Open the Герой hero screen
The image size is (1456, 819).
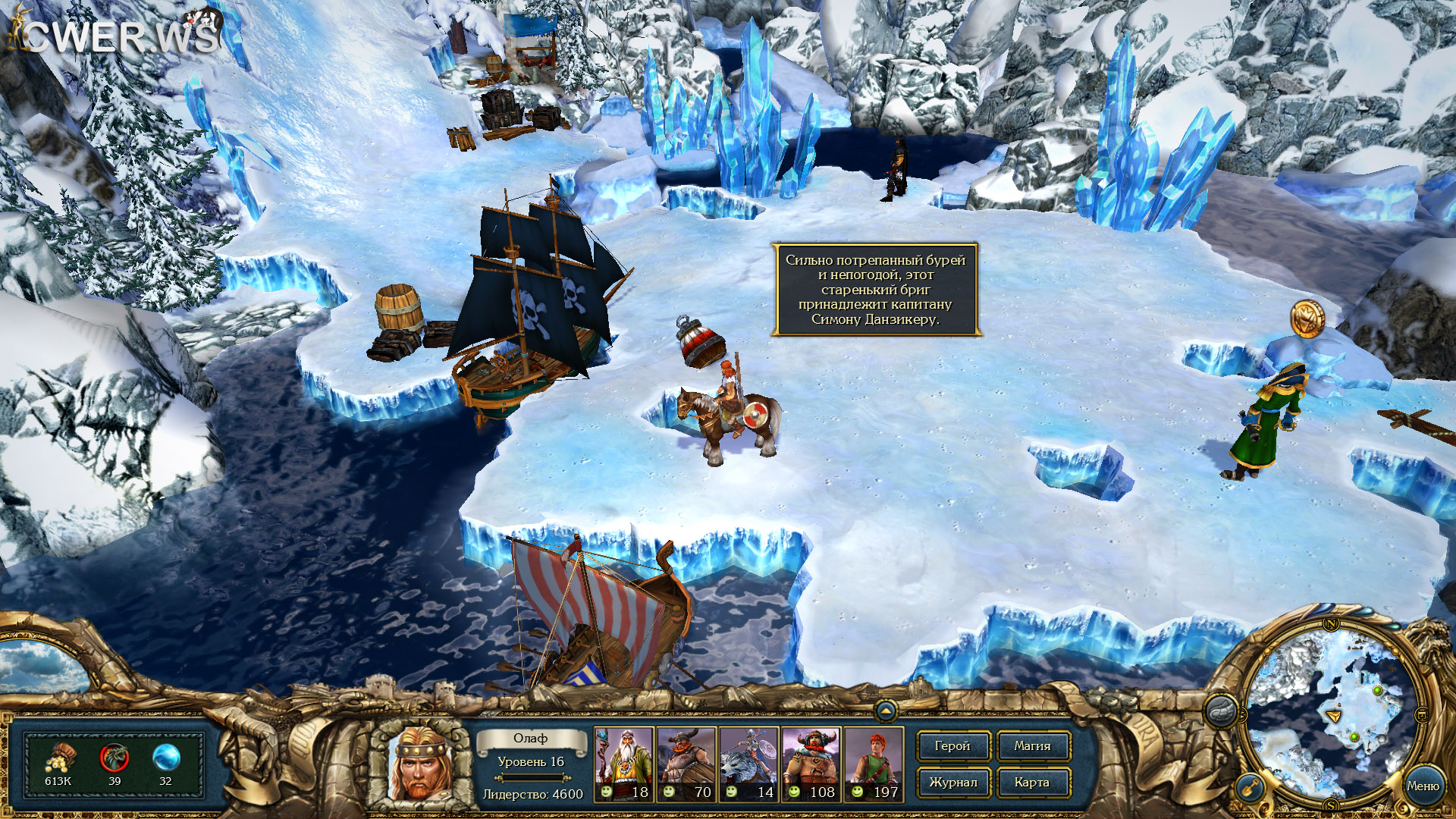(x=952, y=746)
